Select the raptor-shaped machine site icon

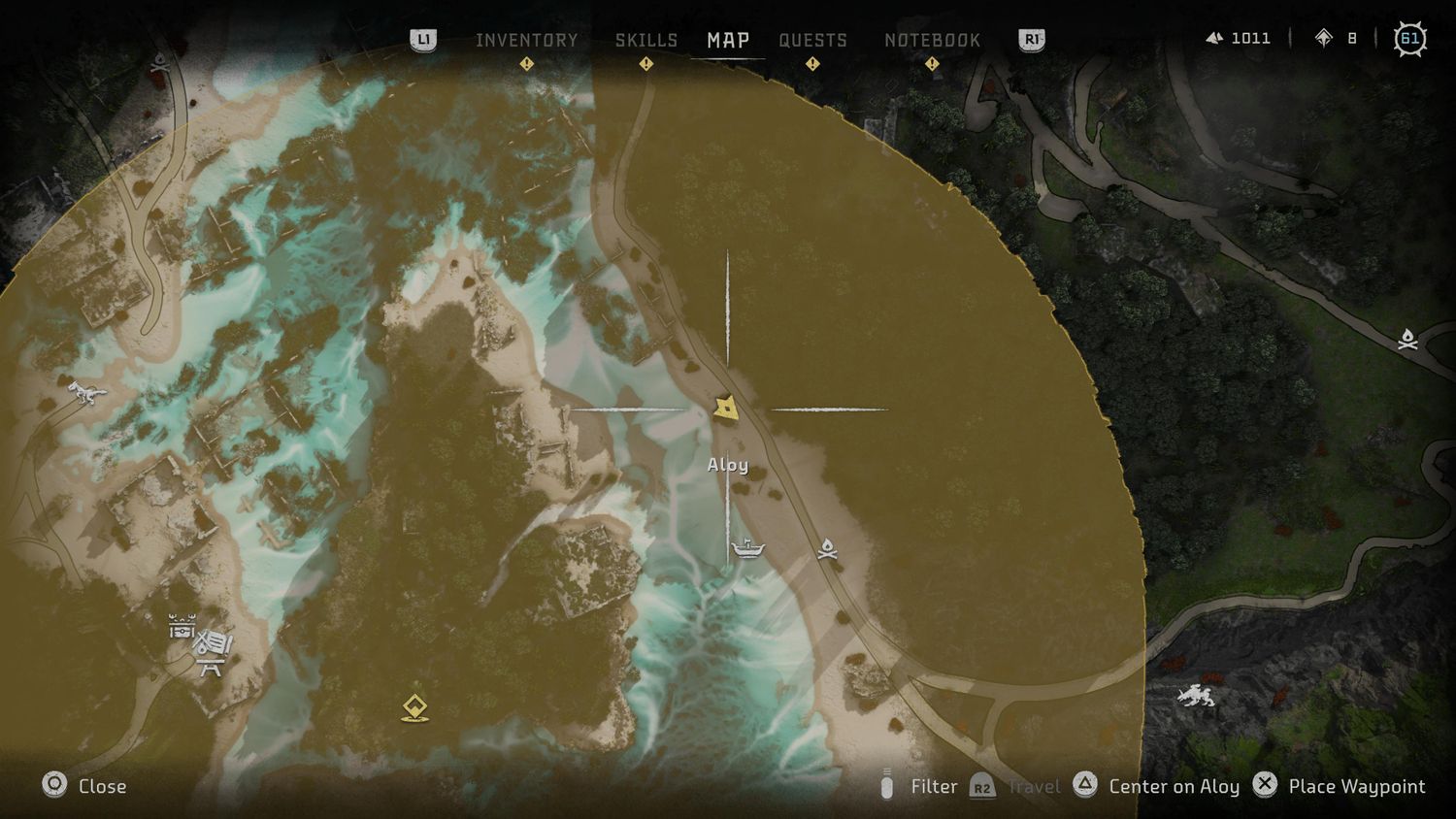click(86, 393)
